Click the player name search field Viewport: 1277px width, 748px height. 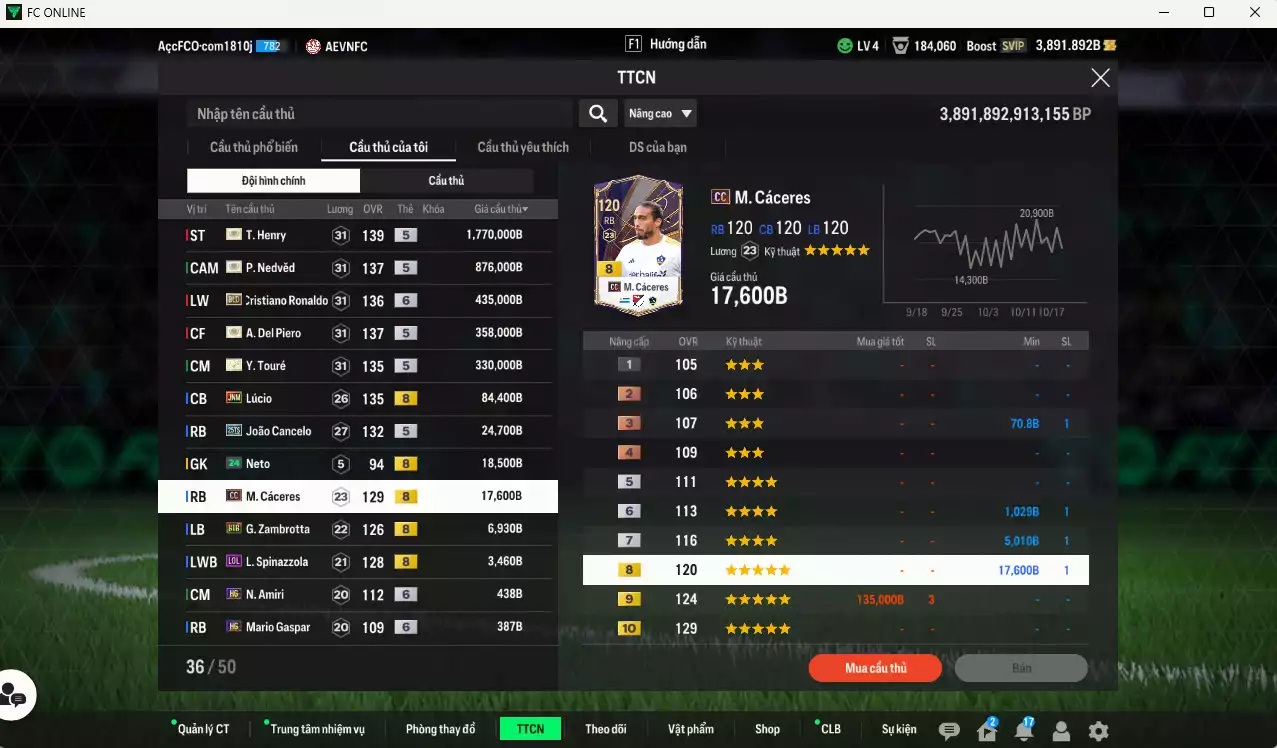(x=380, y=114)
